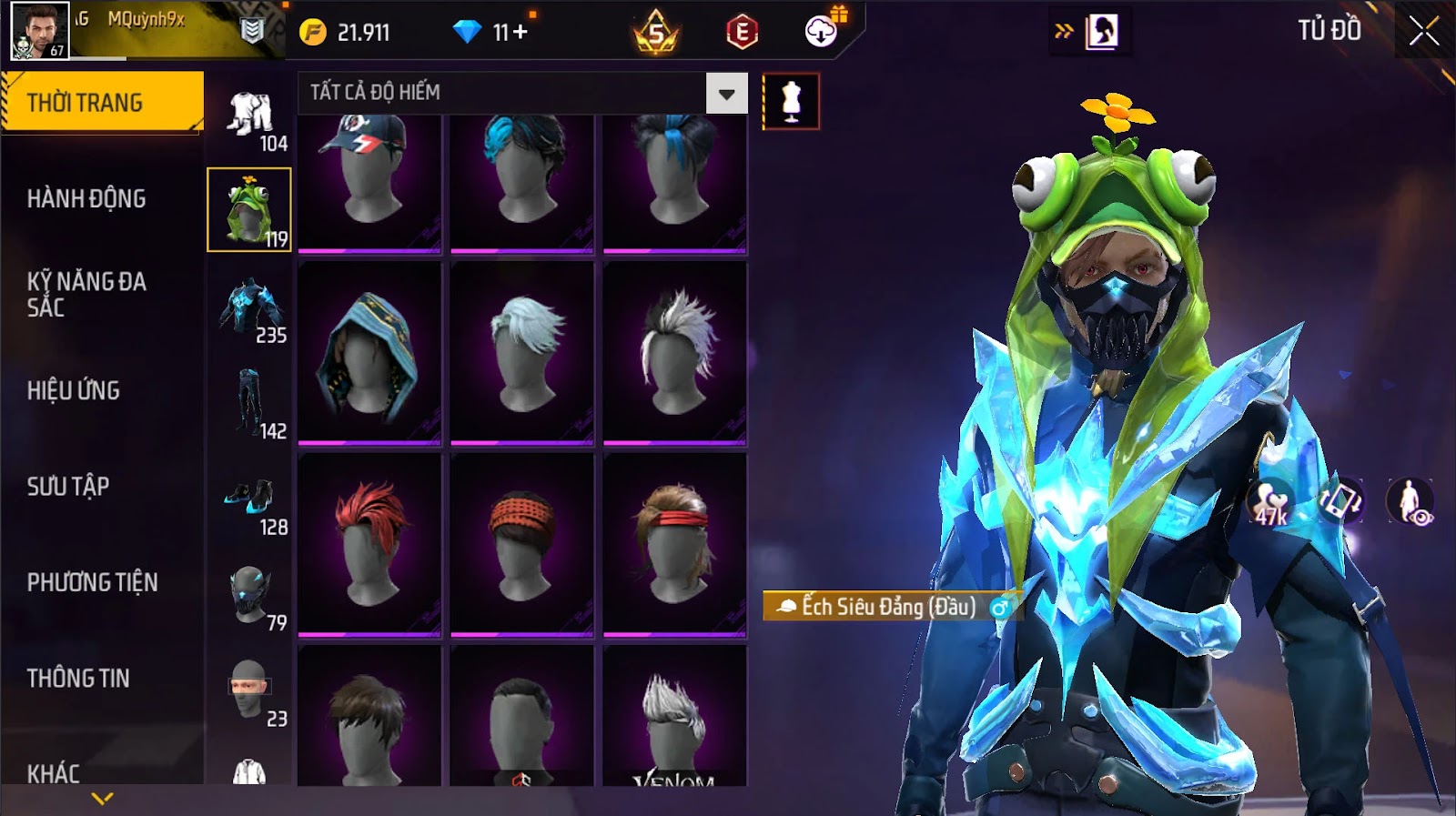Switch to the Thời Trang tab
This screenshot has width=1456, height=816.
coord(102,103)
